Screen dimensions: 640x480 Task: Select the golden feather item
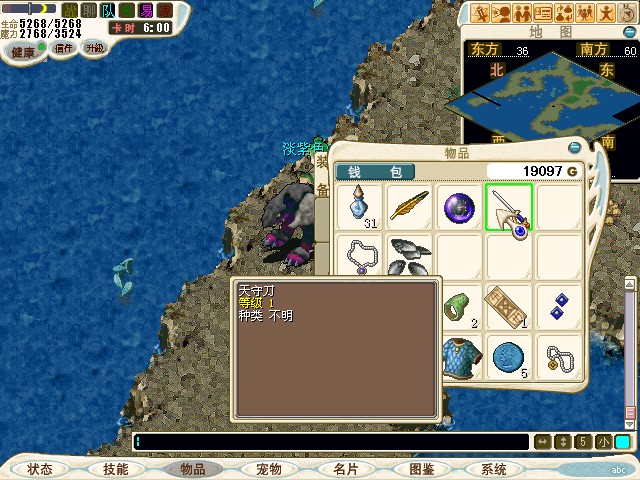point(409,207)
